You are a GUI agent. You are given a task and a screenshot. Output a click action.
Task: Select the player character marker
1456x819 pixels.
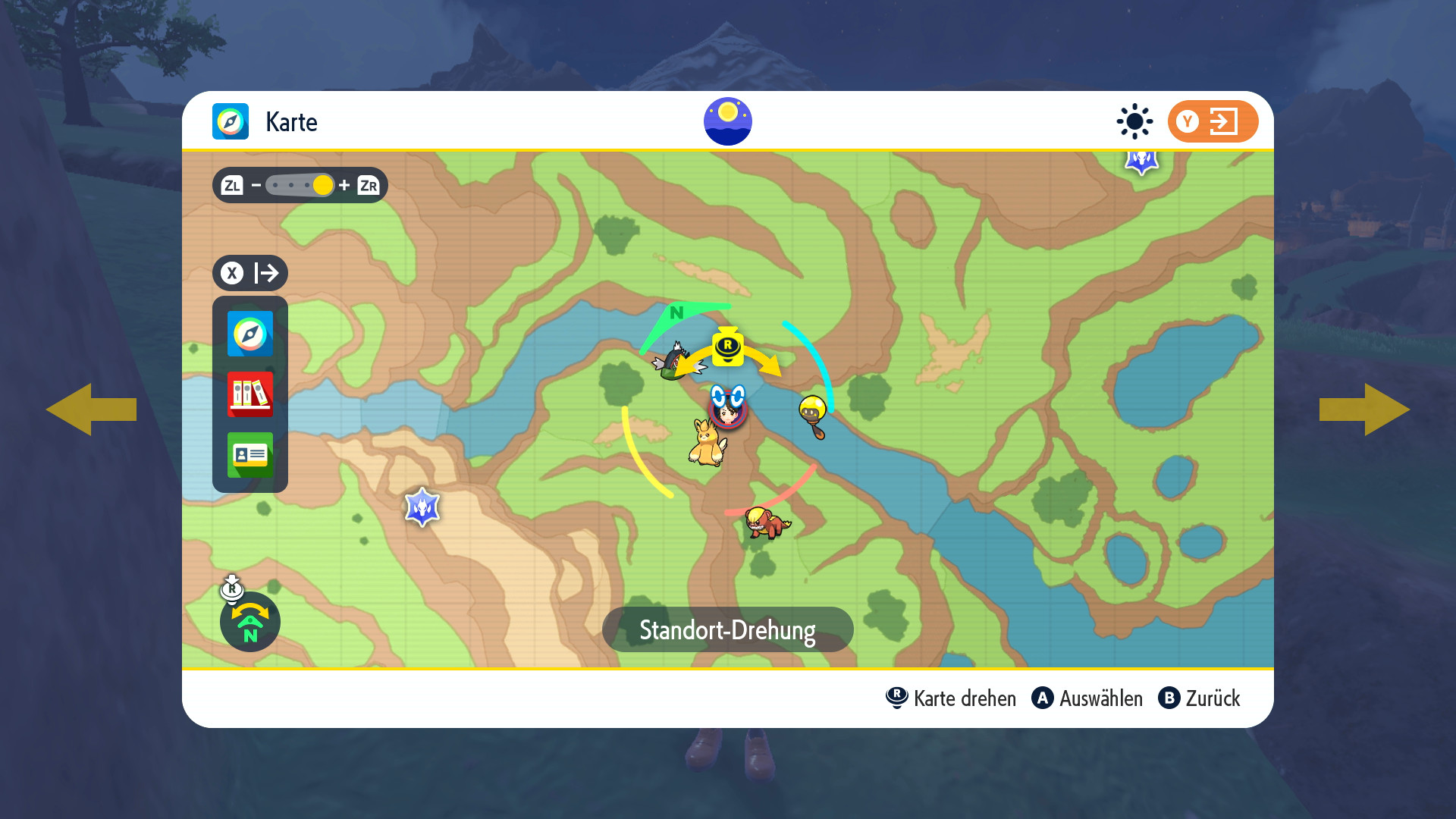point(728,408)
